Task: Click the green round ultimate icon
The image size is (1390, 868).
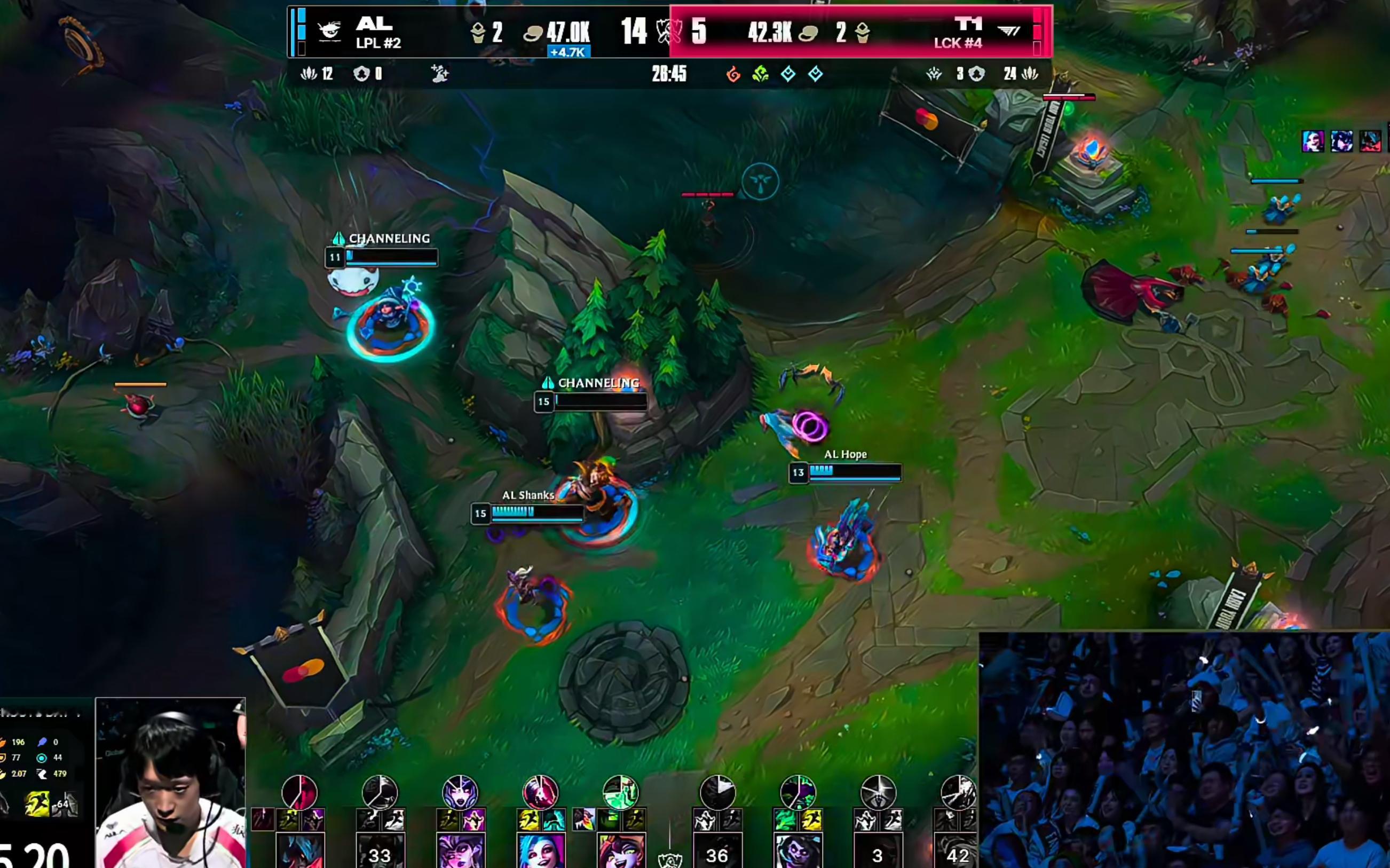Action: pyautogui.click(x=620, y=792)
